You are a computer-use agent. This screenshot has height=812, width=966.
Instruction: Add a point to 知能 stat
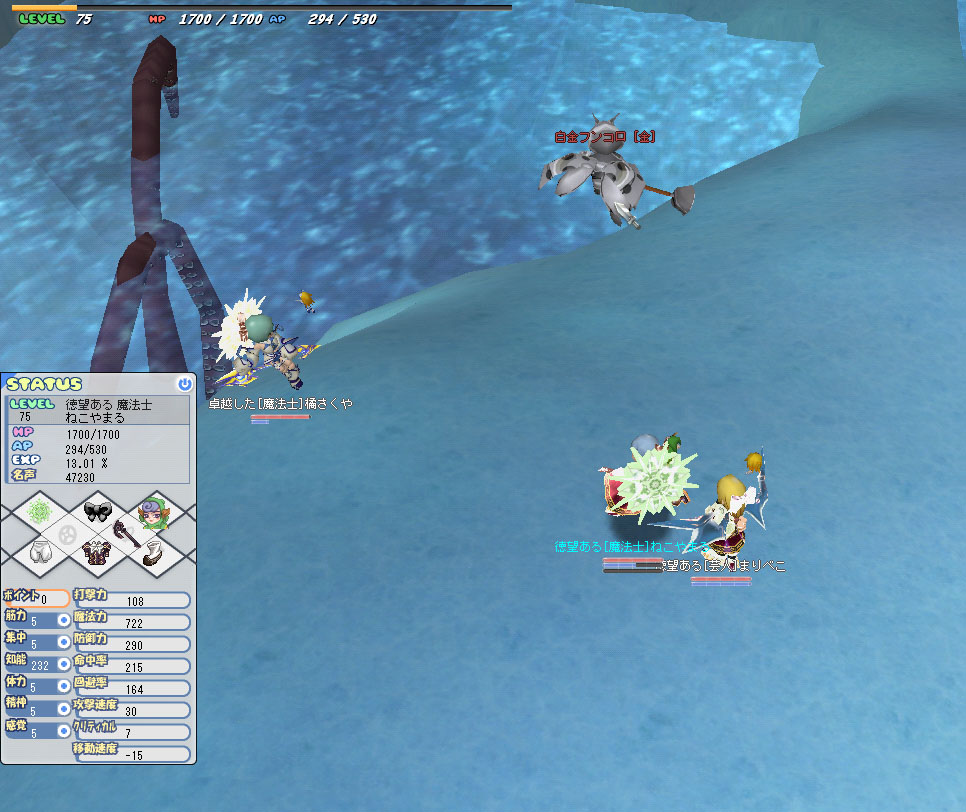pos(63,664)
